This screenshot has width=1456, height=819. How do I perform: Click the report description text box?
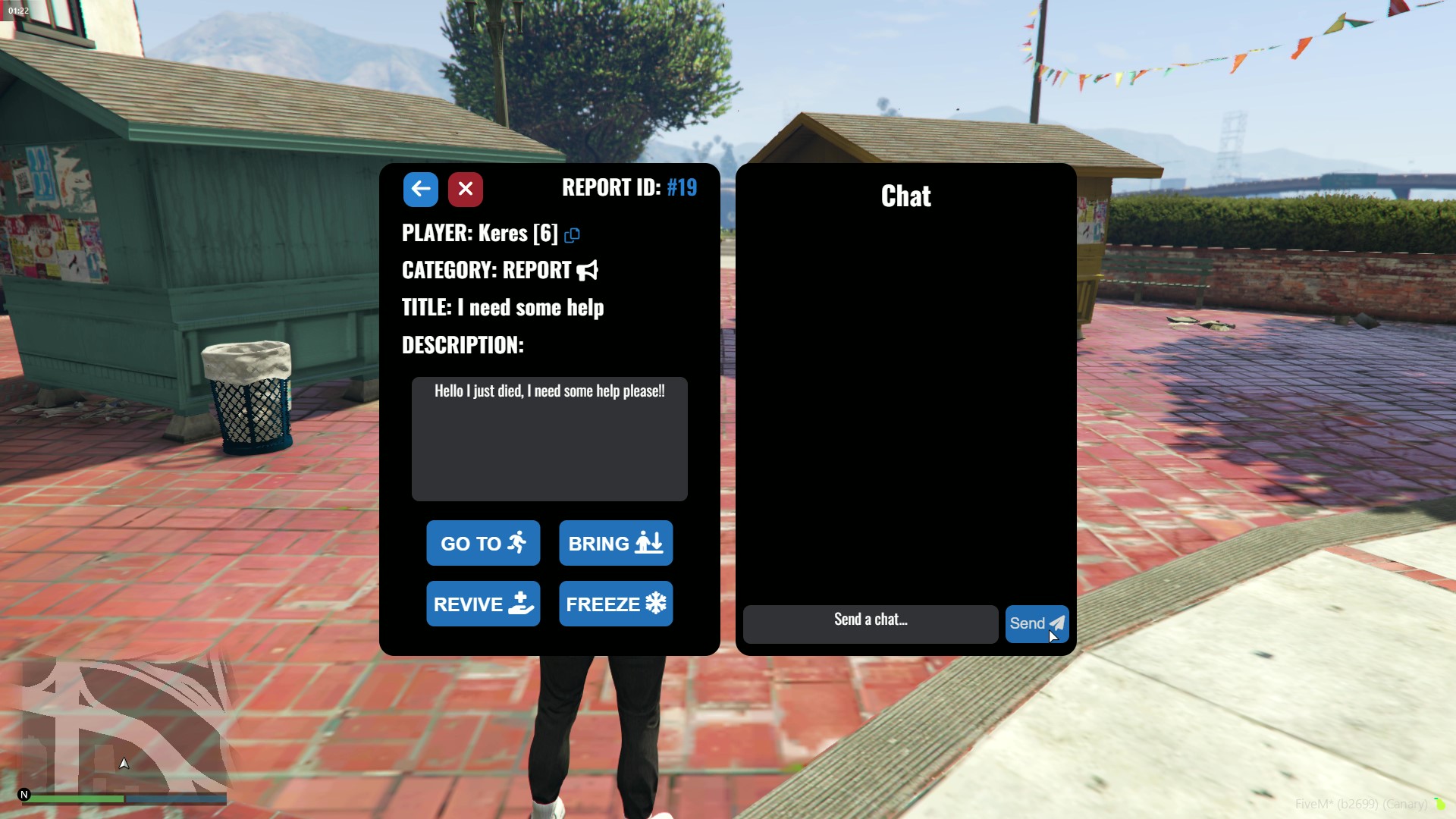tap(549, 440)
